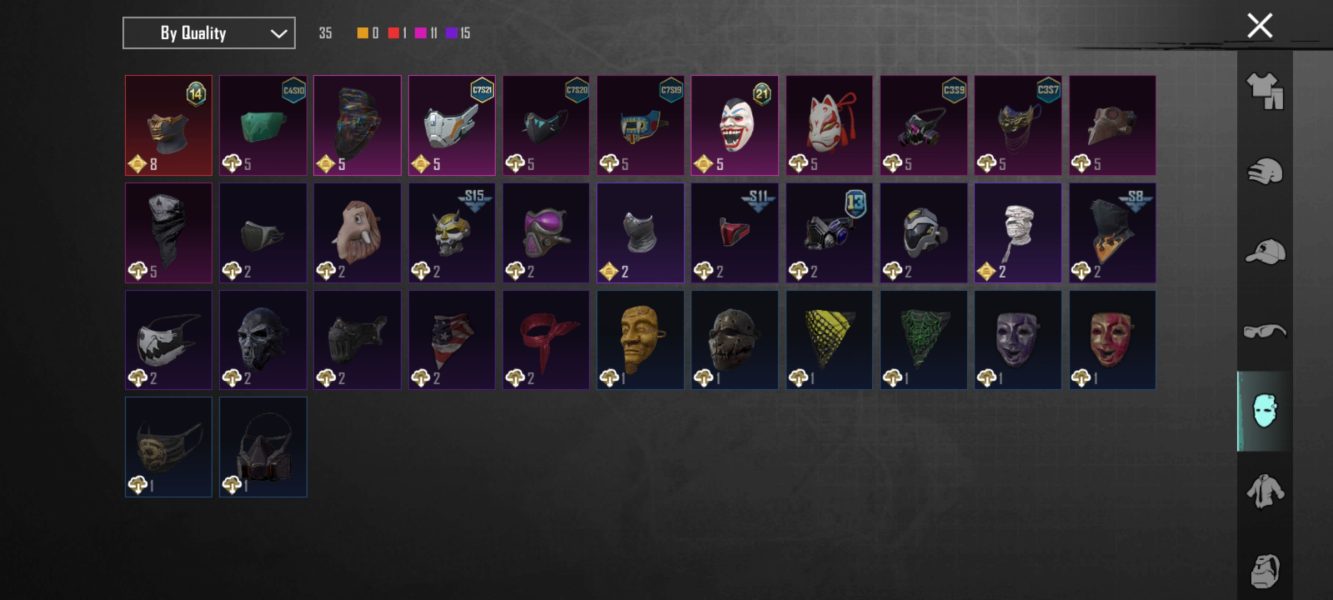Choose the American flag bandana
This screenshot has height=600, width=1333.
(x=451, y=339)
